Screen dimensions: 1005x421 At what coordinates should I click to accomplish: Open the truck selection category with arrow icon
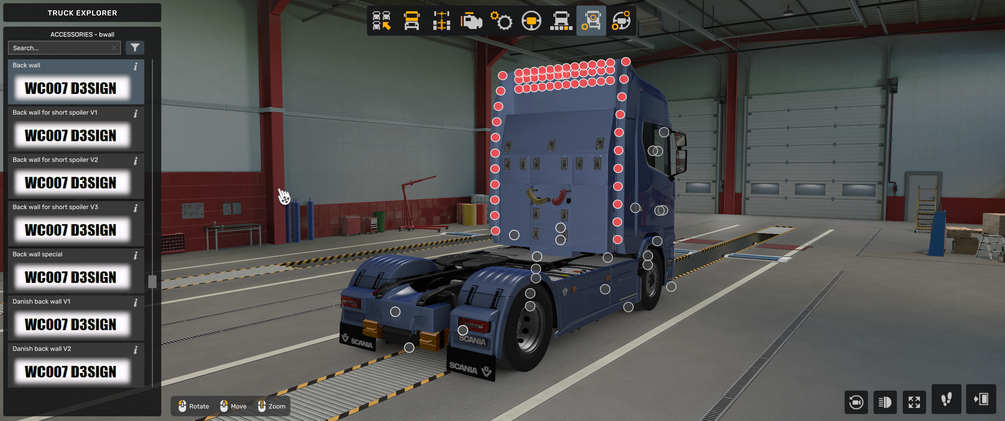click(381, 21)
